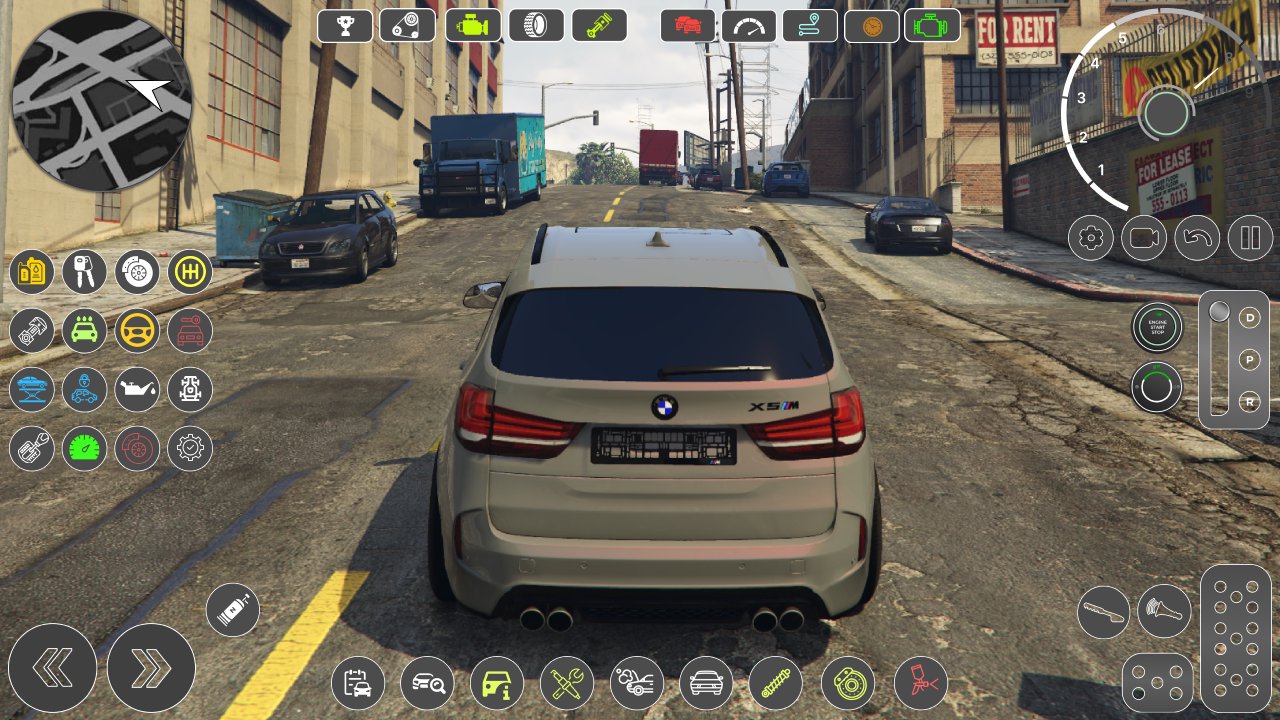Tap the green speedometer icon

click(84, 448)
